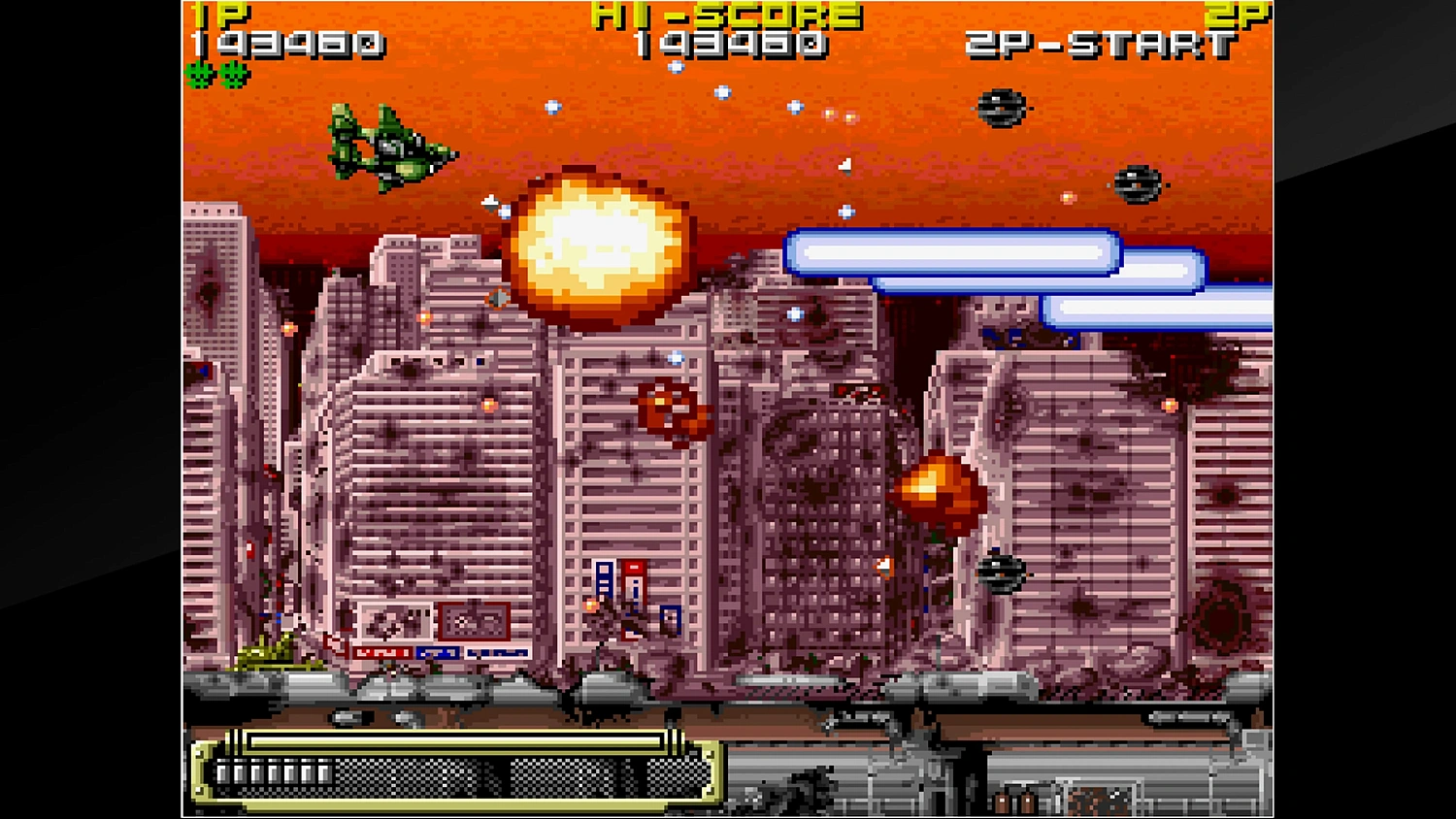
Task: Click the spiked enemy mine near top right
Action: pos(1004,110)
